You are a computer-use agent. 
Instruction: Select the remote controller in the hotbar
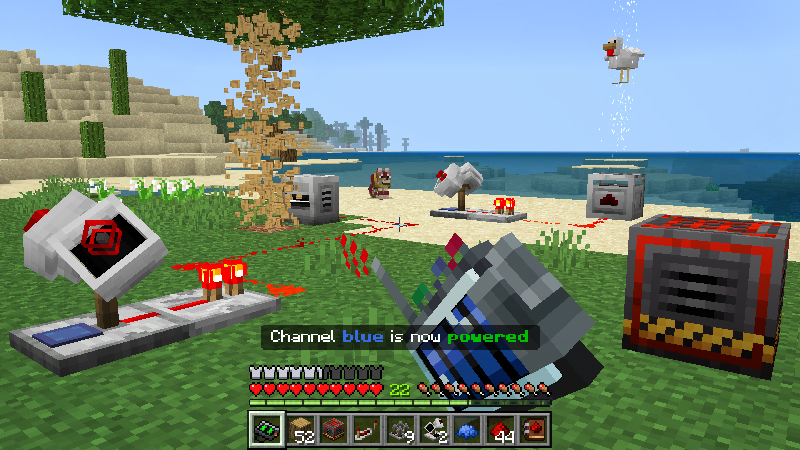pos(265,431)
